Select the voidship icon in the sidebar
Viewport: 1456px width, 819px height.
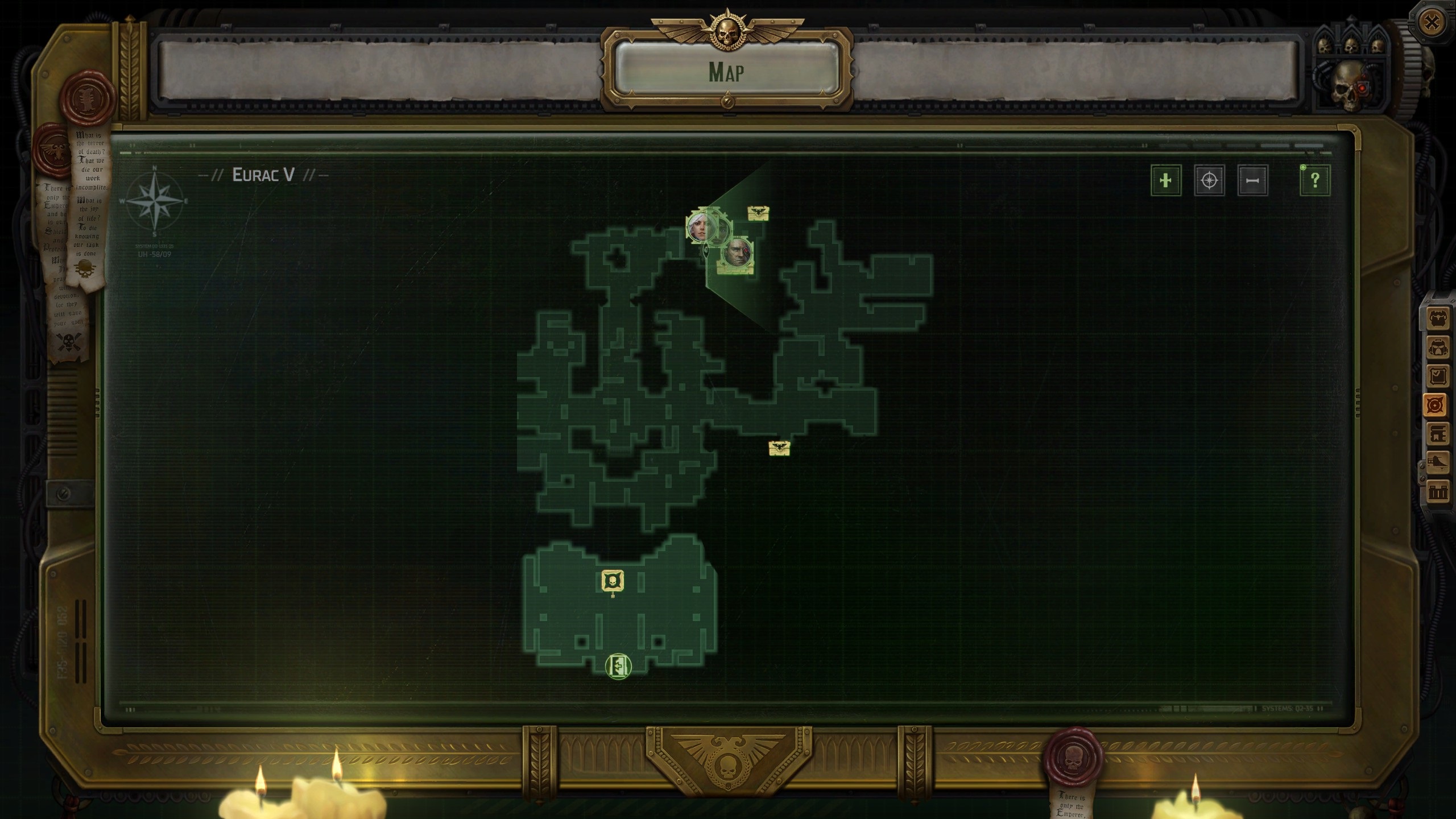[x=1437, y=462]
